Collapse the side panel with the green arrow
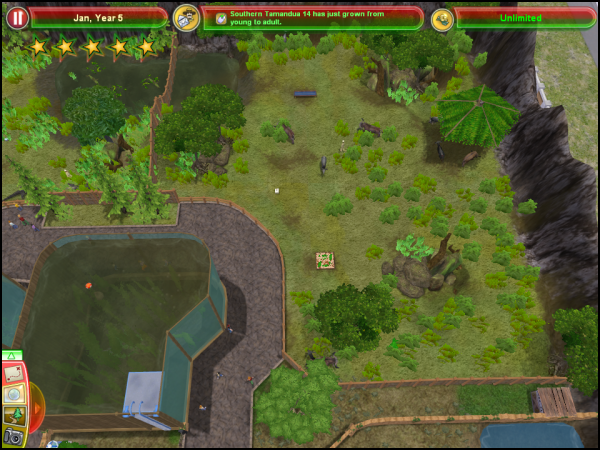600x450 pixels. (x=13, y=355)
